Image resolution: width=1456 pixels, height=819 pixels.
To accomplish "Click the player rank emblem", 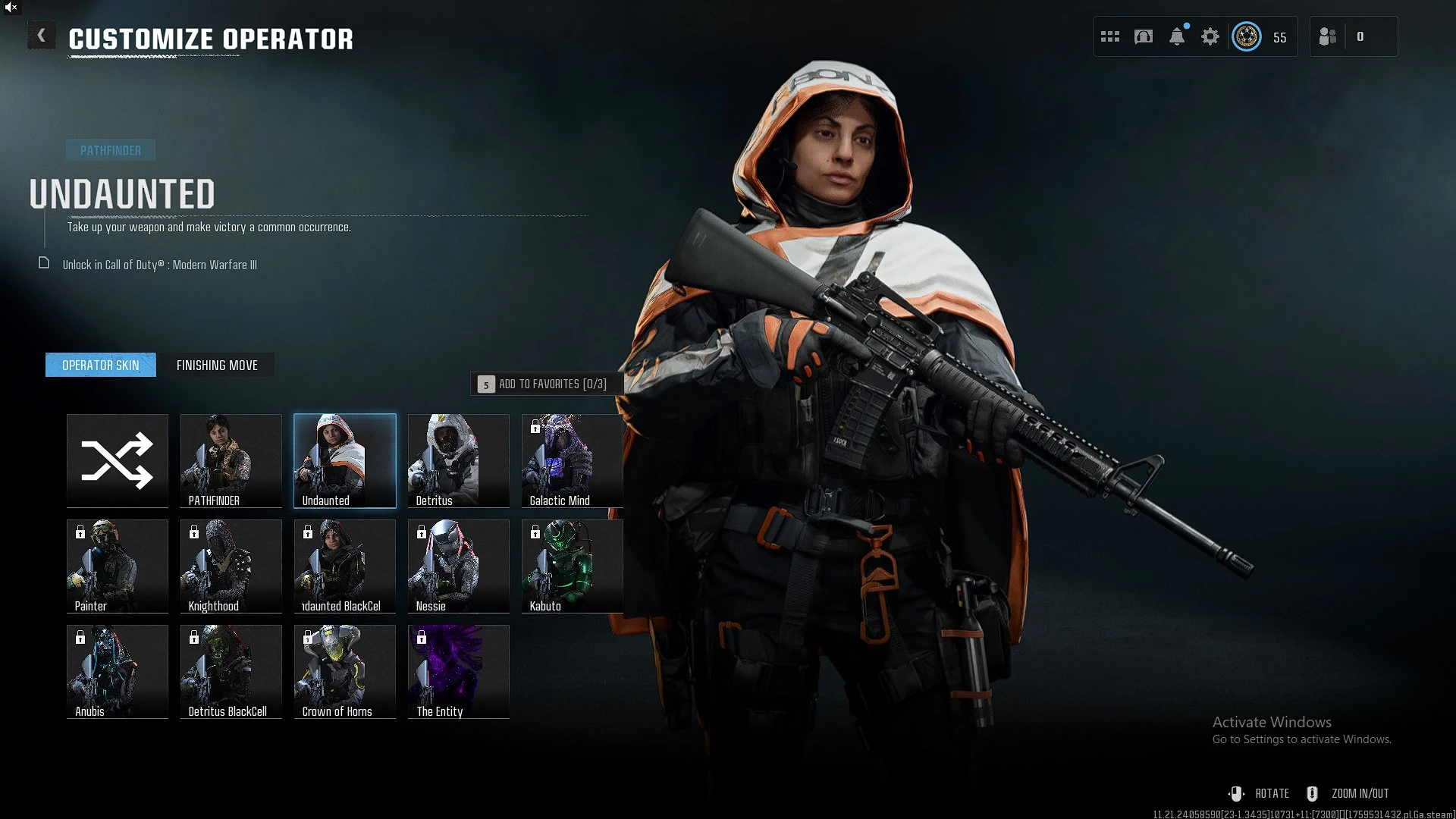I will (x=1247, y=36).
